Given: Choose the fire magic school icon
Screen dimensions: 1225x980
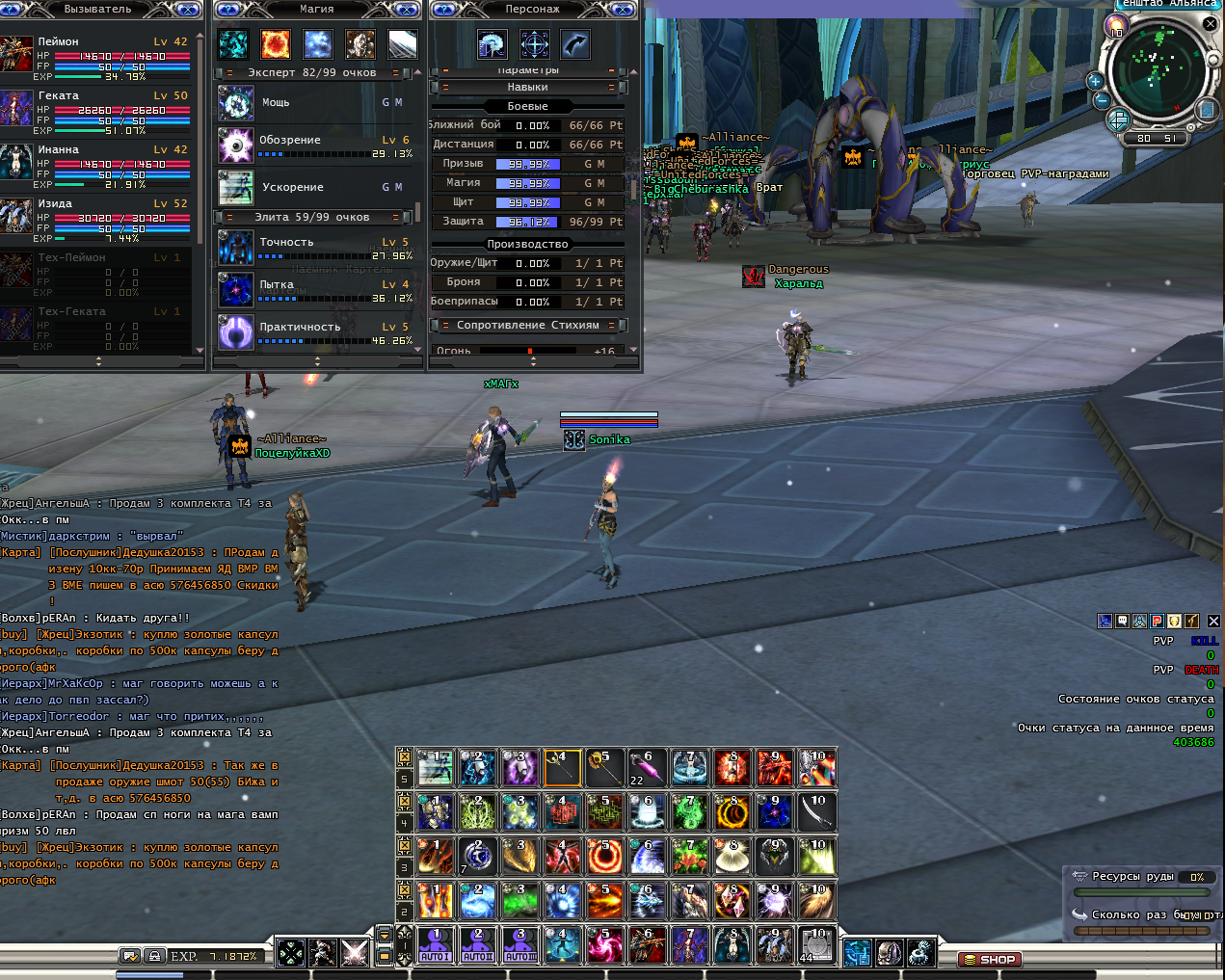Looking at the screenshot, I should (276, 43).
